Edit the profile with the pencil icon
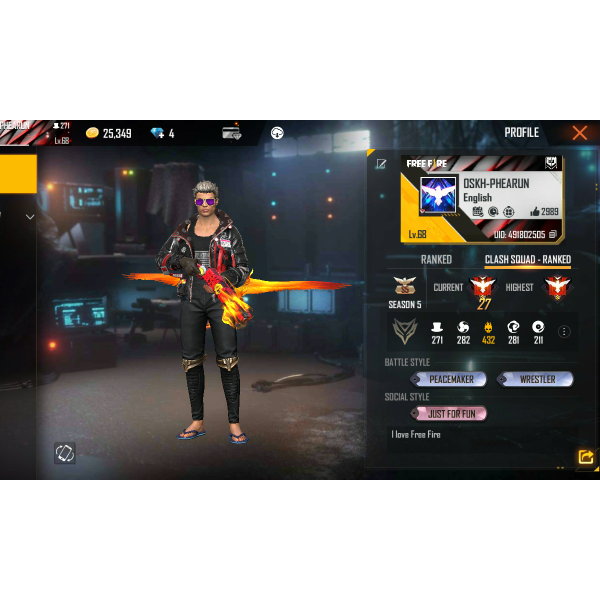 381,163
